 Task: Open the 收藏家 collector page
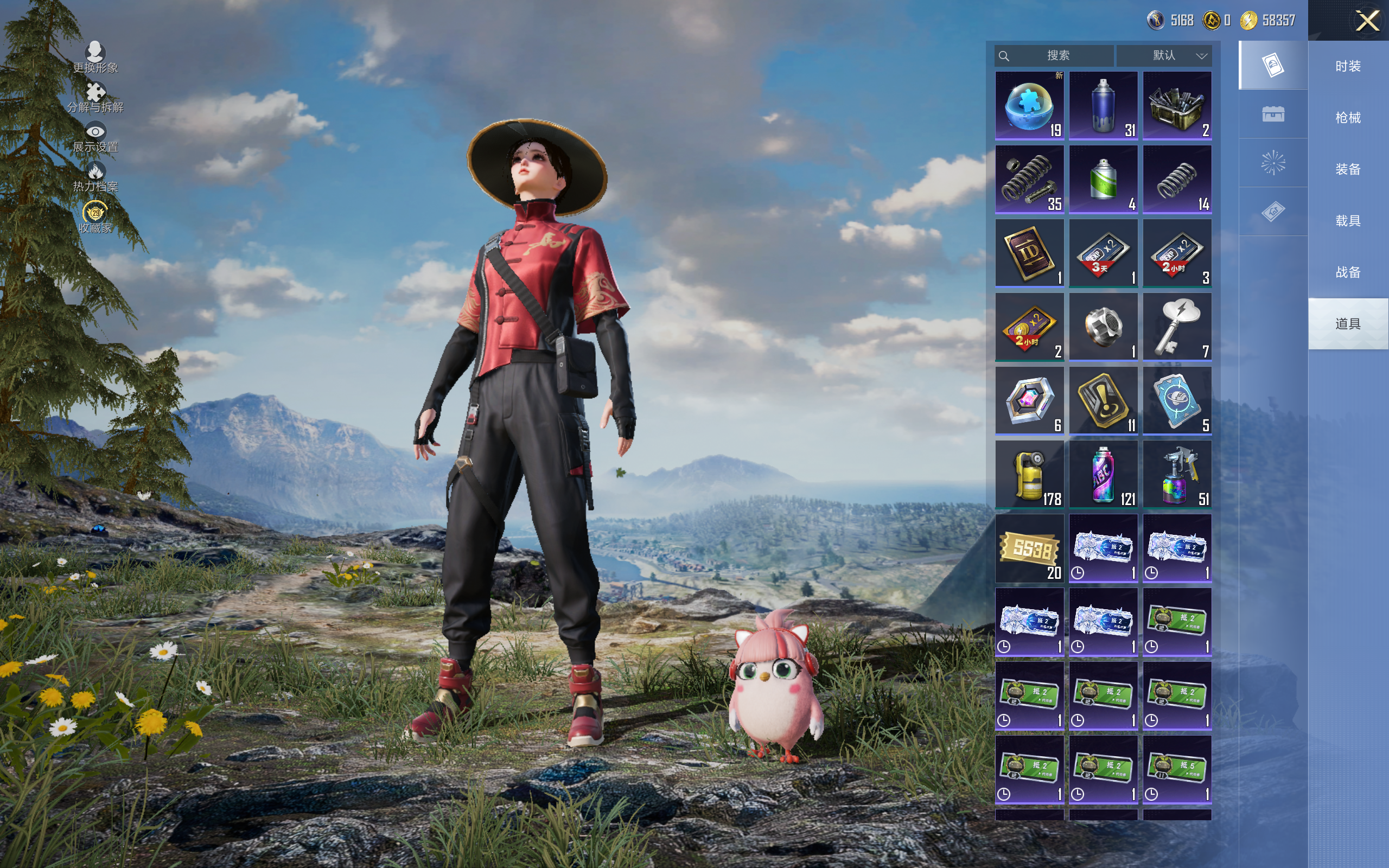(95, 217)
